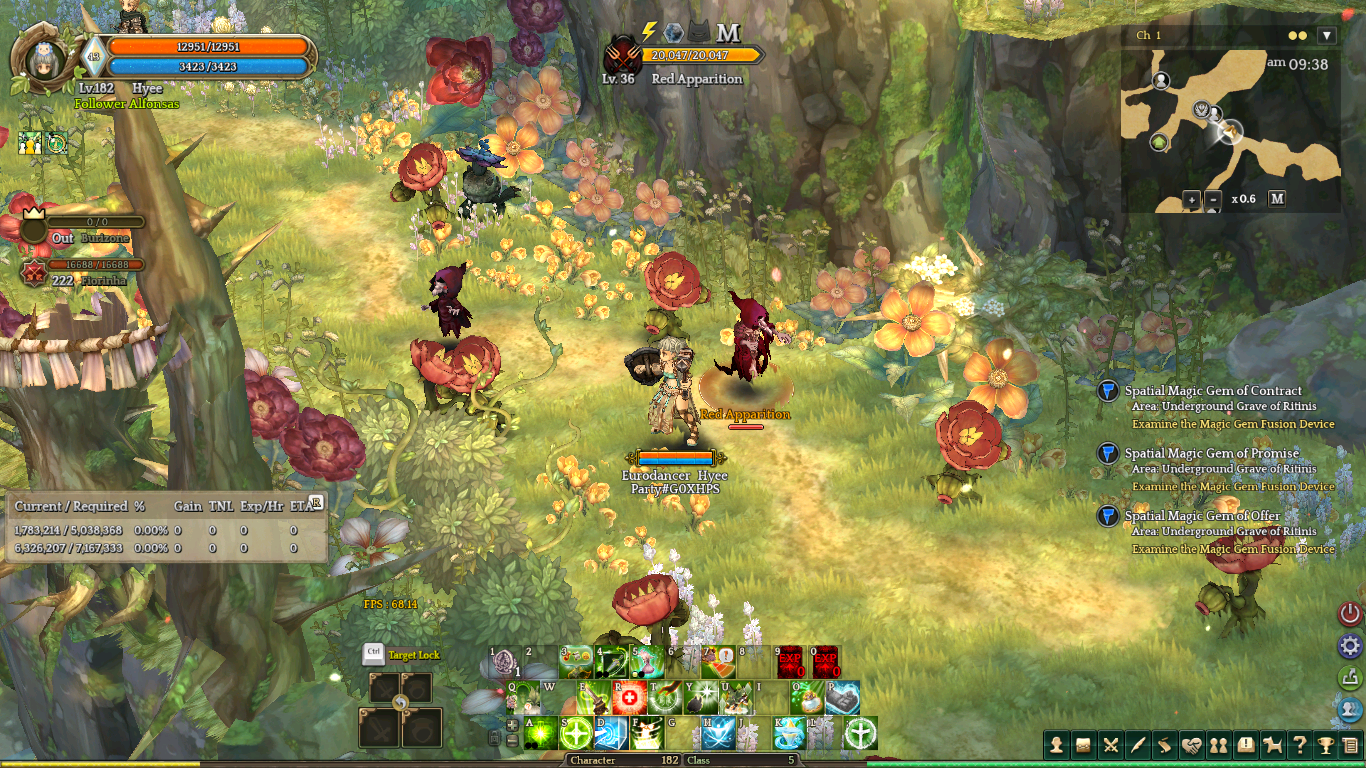Zoom out the minimap with the minus button
The width and height of the screenshot is (1366, 768).
coord(1213,199)
